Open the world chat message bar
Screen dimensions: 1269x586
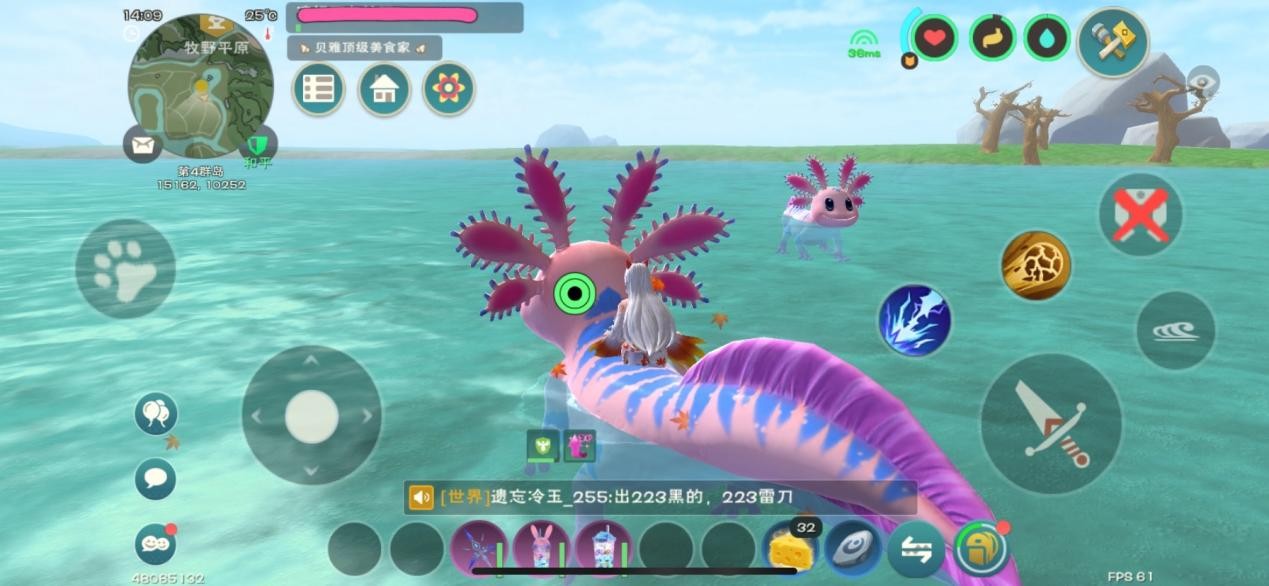click(660, 497)
